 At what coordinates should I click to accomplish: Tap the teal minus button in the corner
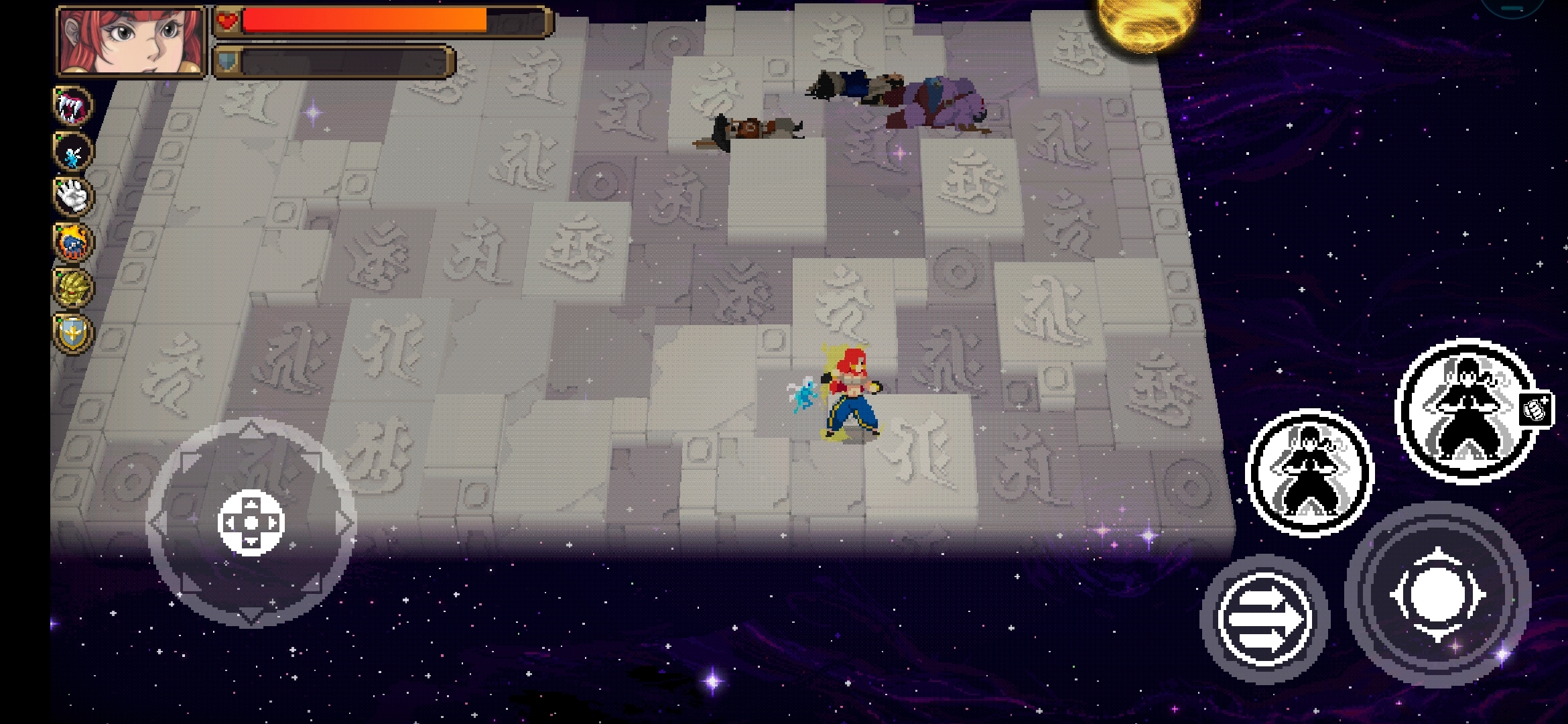click(1512, 7)
